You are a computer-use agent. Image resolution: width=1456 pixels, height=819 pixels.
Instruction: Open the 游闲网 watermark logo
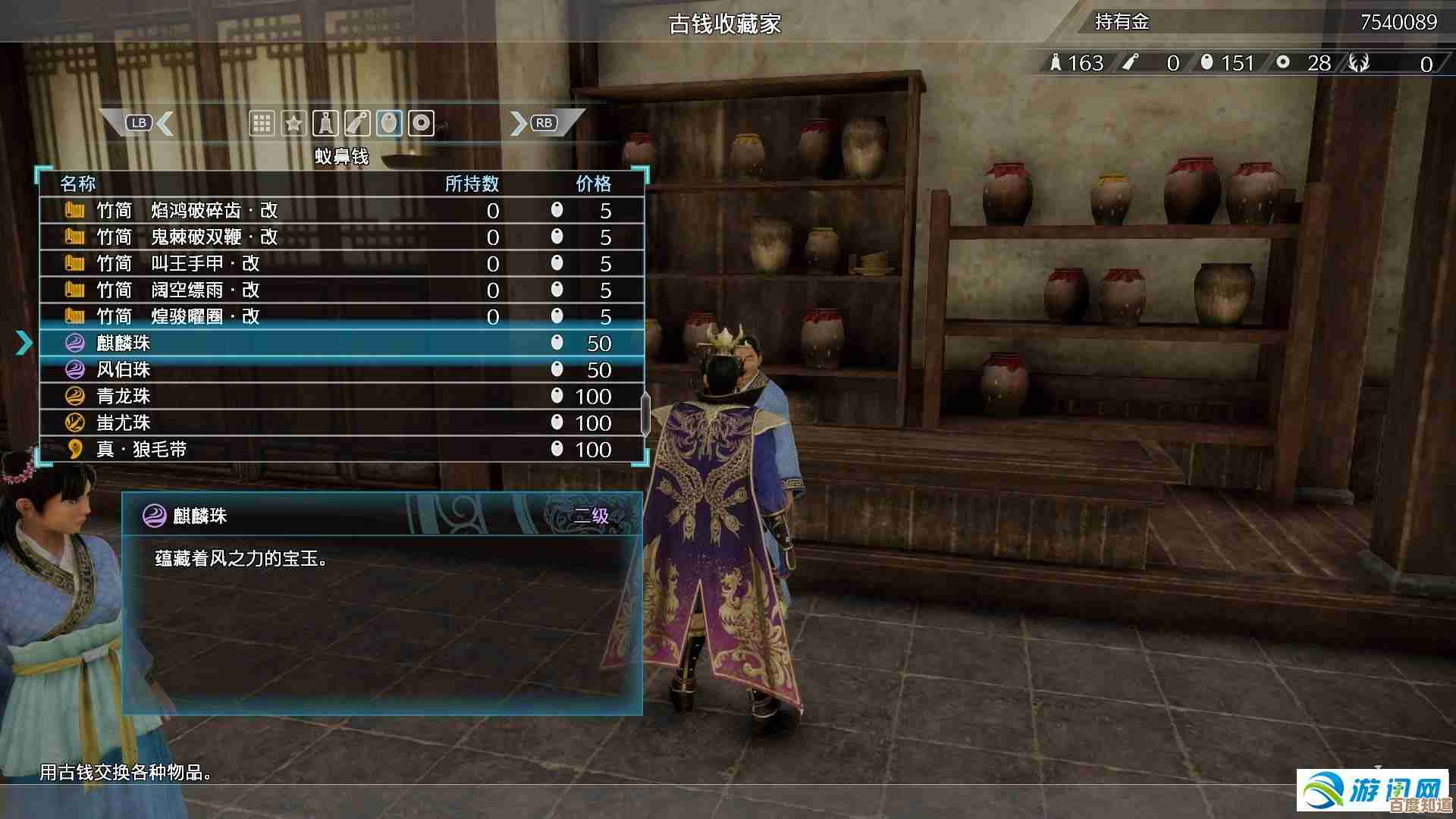[x=1373, y=790]
